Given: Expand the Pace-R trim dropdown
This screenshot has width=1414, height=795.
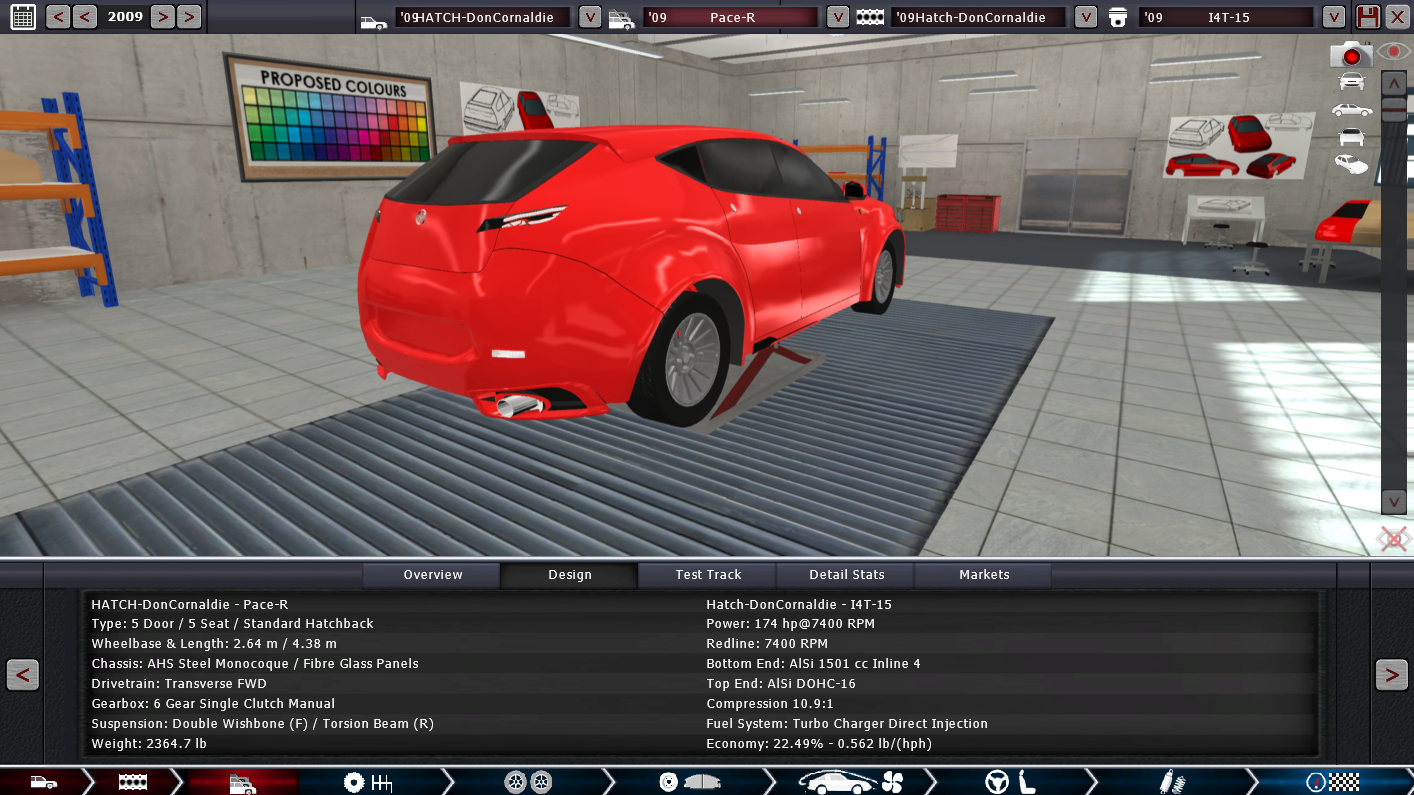Looking at the screenshot, I should tap(838, 17).
